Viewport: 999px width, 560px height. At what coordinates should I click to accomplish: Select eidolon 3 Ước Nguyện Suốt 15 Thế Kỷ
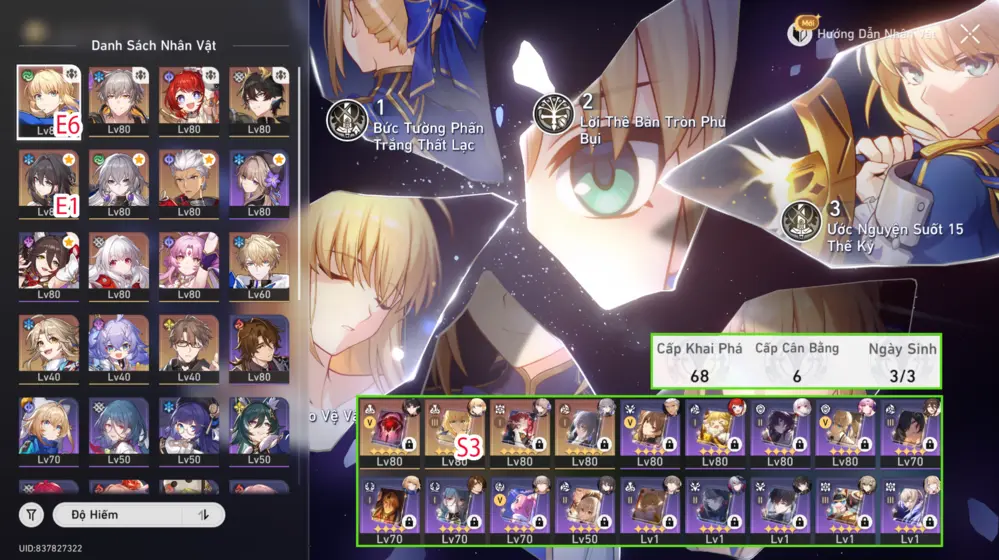(803, 221)
